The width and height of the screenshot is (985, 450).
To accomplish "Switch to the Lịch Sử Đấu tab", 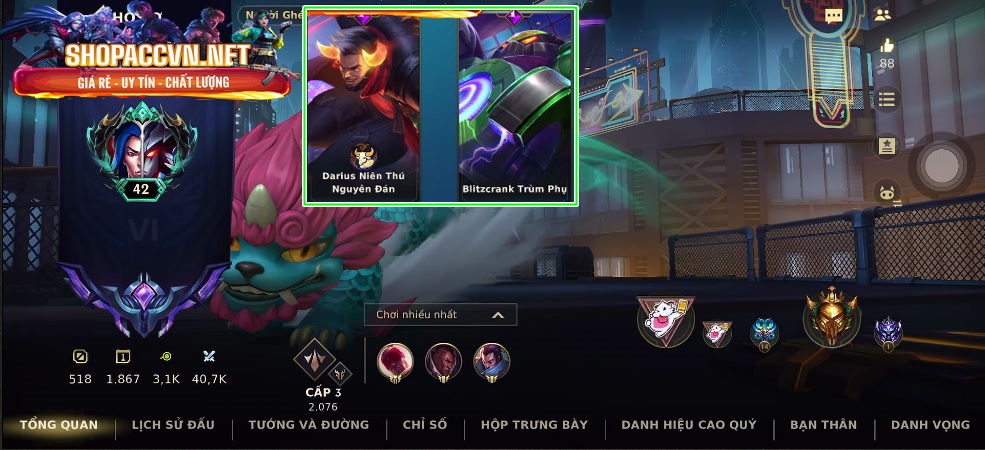I will [x=173, y=425].
